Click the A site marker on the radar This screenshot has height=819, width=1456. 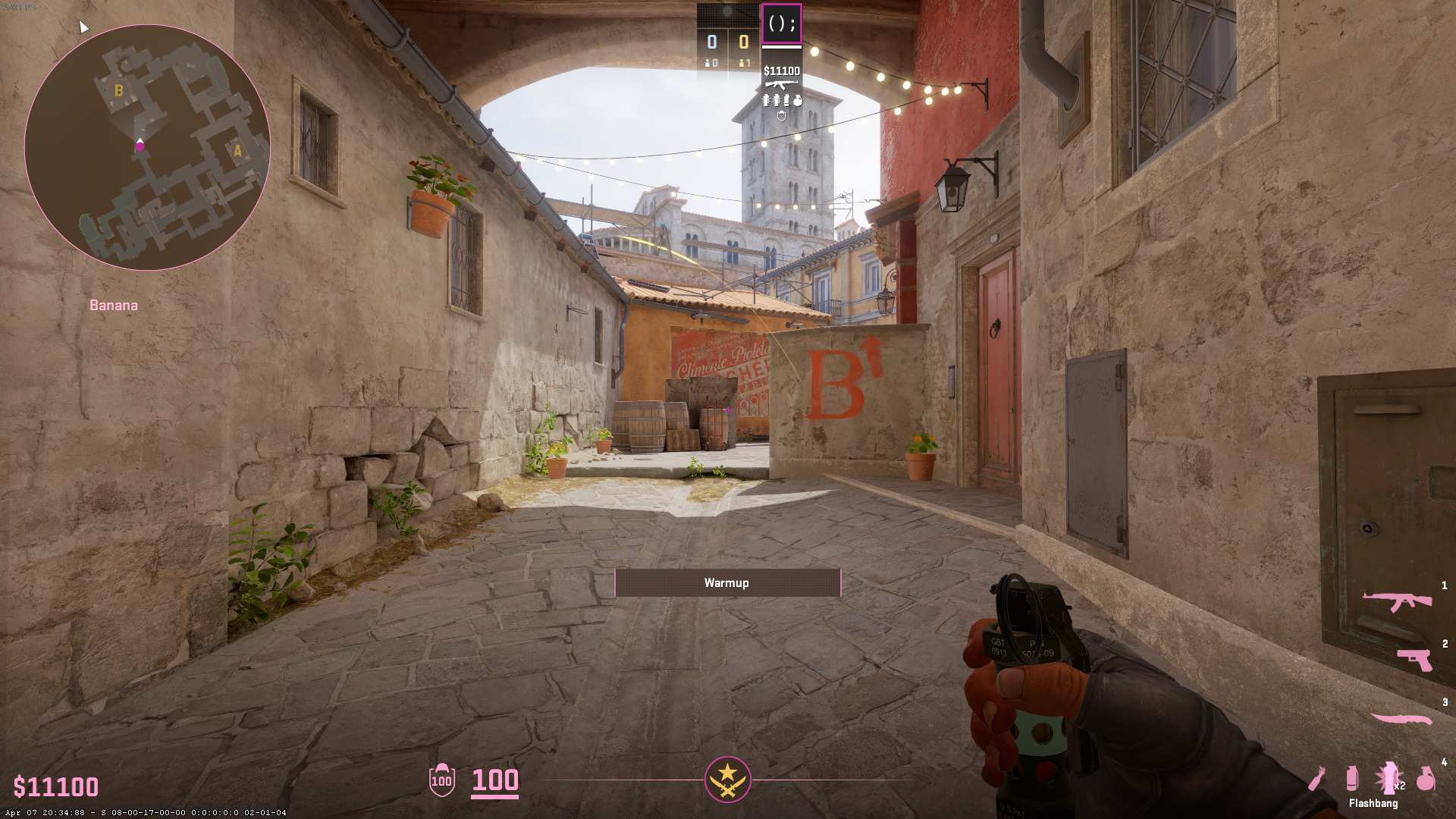(x=237, y=151)
